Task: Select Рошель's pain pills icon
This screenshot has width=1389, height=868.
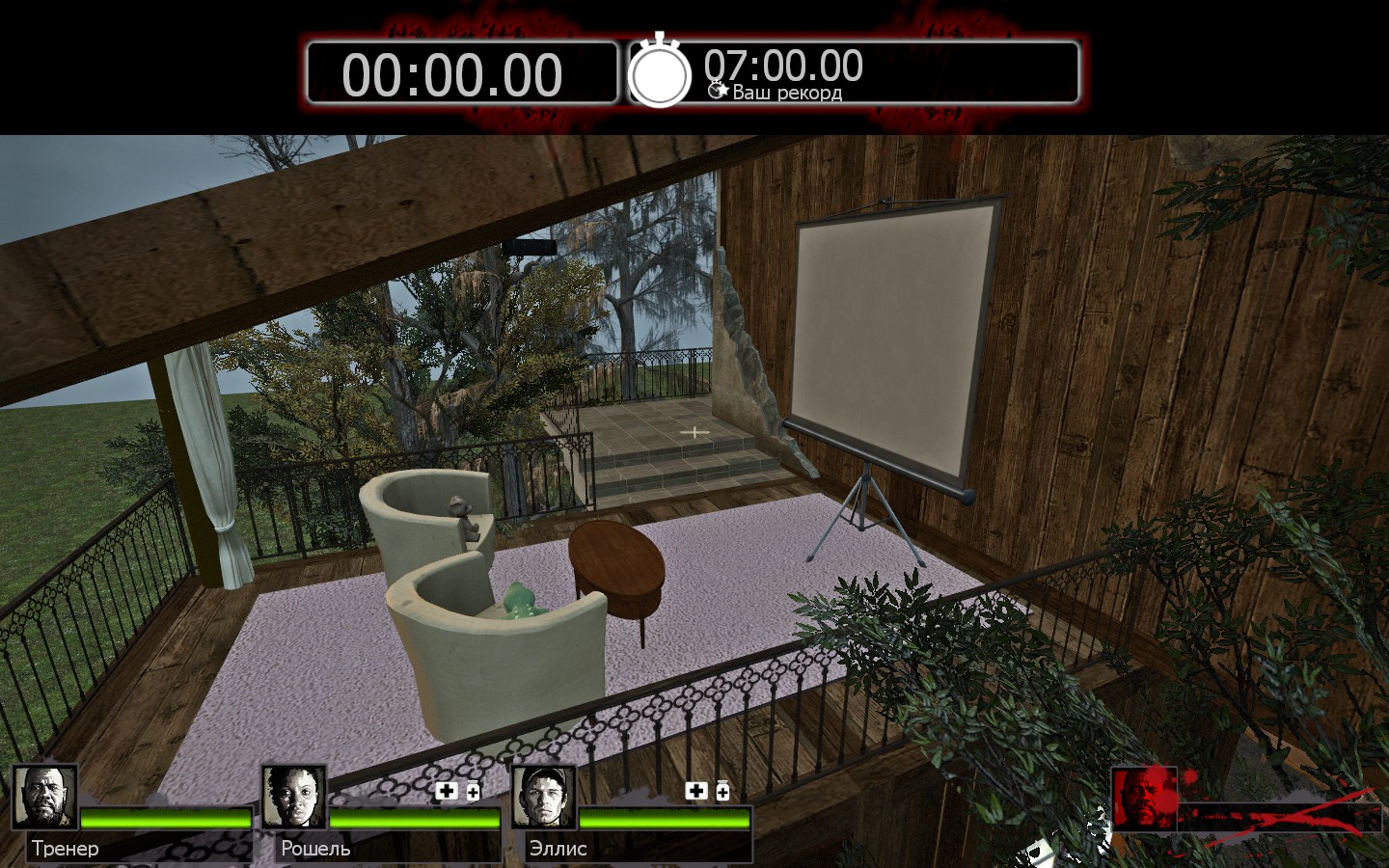Action: [x=473, y=793]
